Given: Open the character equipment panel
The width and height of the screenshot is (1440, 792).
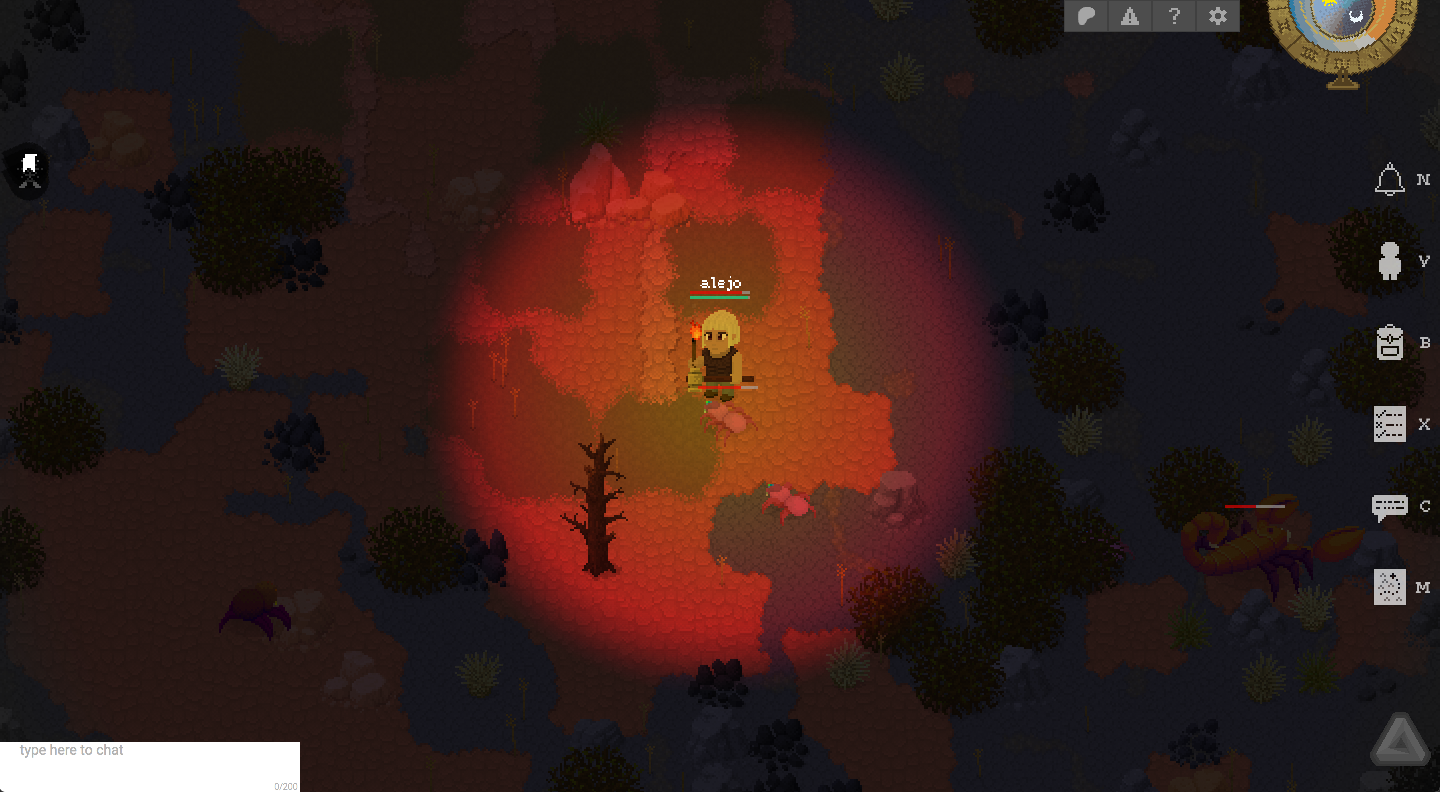Looking at the screenshot, I should coord(1389,260).
